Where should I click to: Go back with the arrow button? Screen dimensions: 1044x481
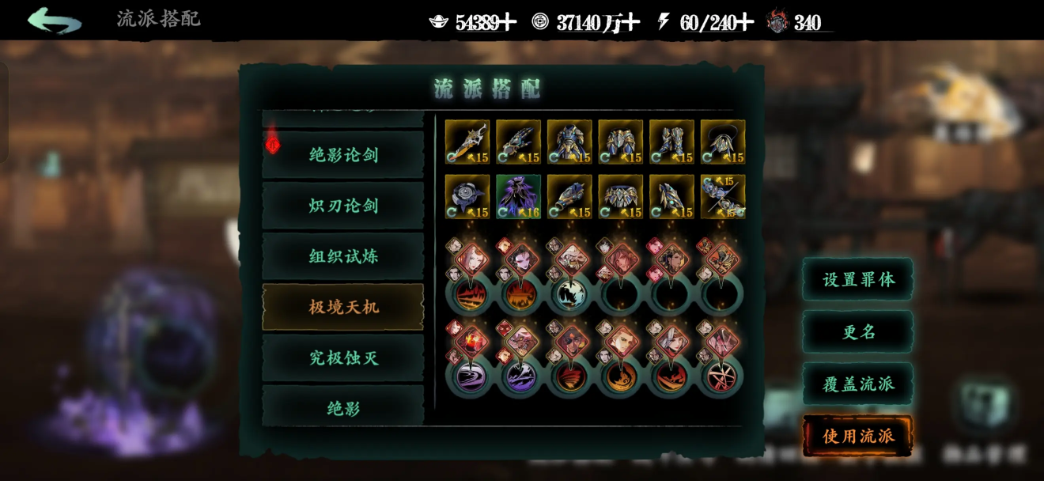(x=54, y=20)
